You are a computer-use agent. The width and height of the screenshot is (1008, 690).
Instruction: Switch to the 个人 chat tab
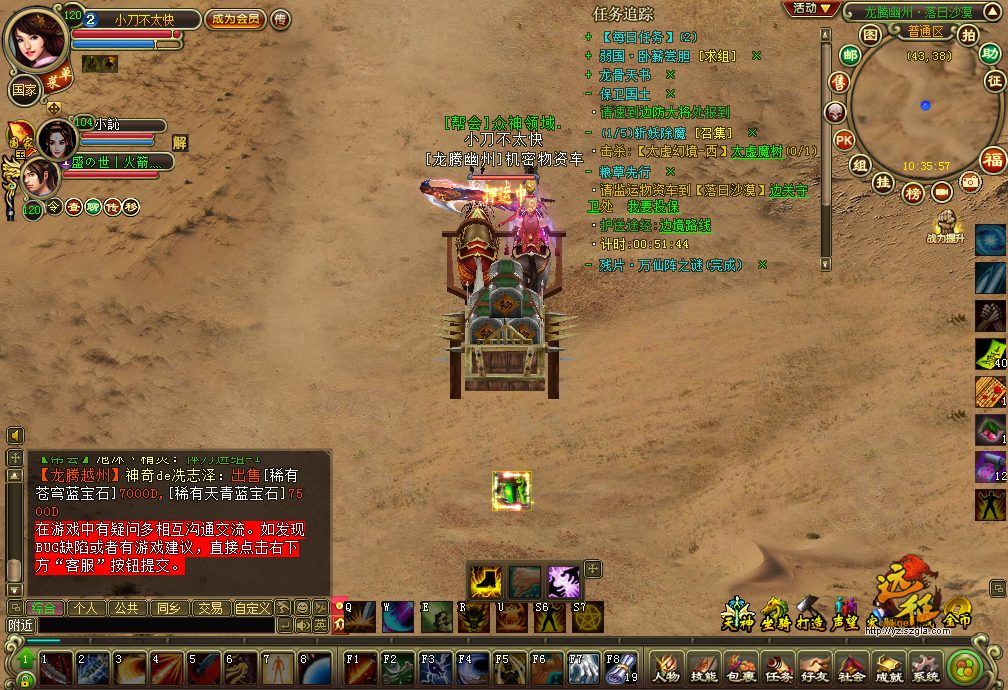pyautogui.click(x=86, y=607)
